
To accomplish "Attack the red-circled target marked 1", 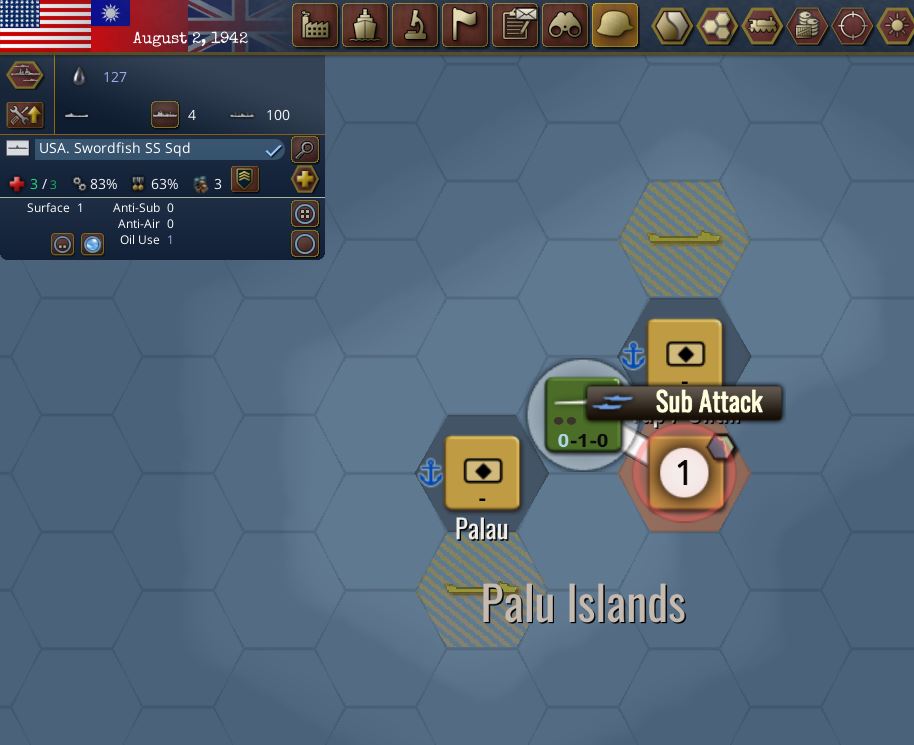I will click(x=684, y=473).
